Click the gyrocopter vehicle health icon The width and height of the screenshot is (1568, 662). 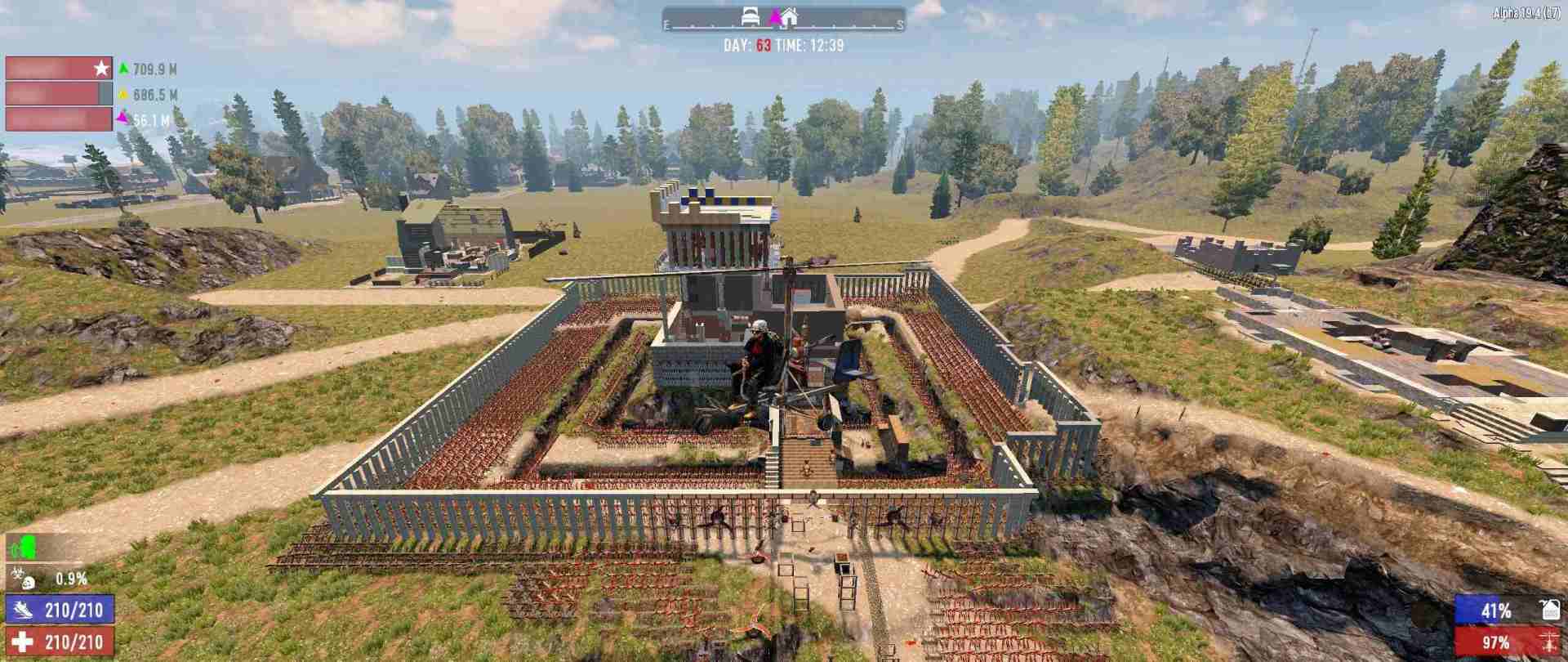1548,642
